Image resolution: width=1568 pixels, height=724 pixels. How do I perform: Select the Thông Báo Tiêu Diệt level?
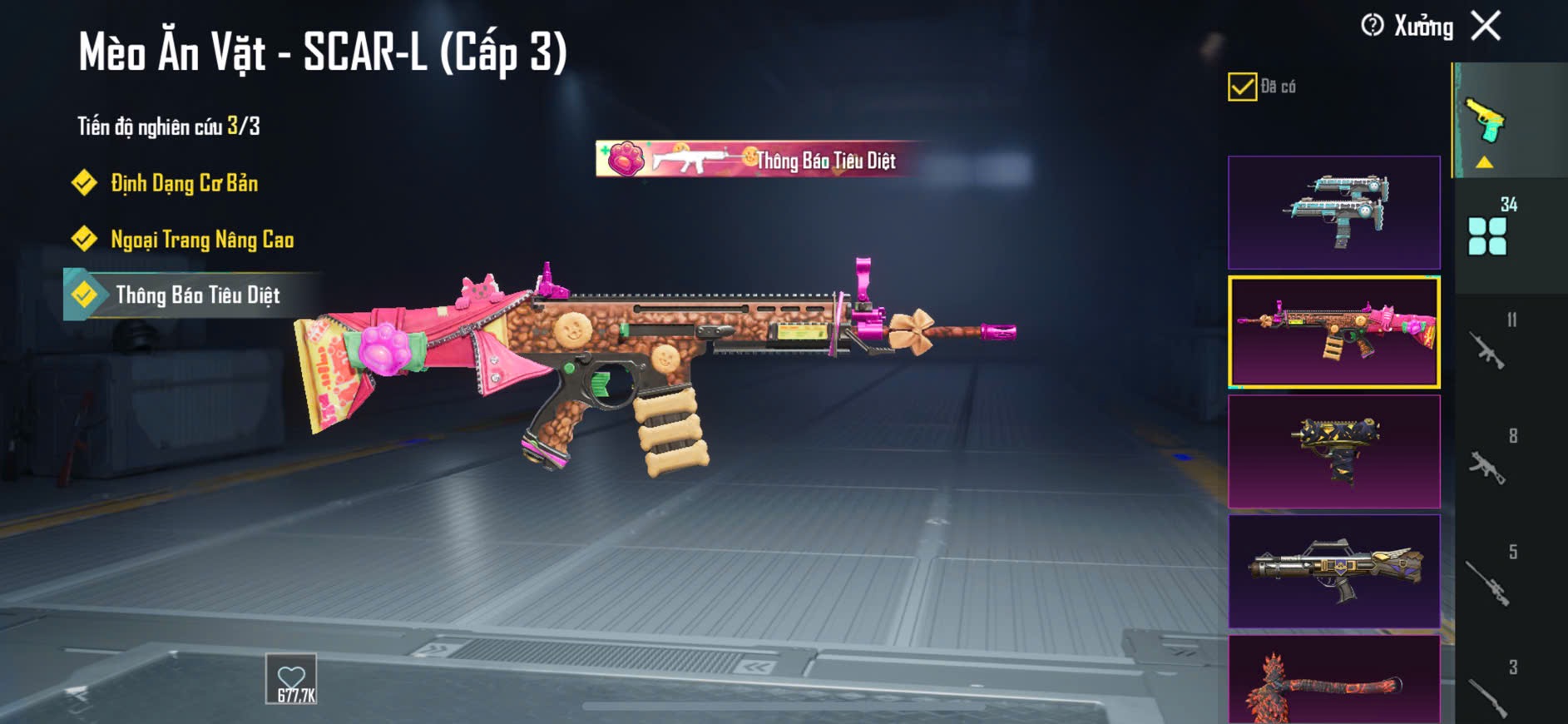pos(196,295)
